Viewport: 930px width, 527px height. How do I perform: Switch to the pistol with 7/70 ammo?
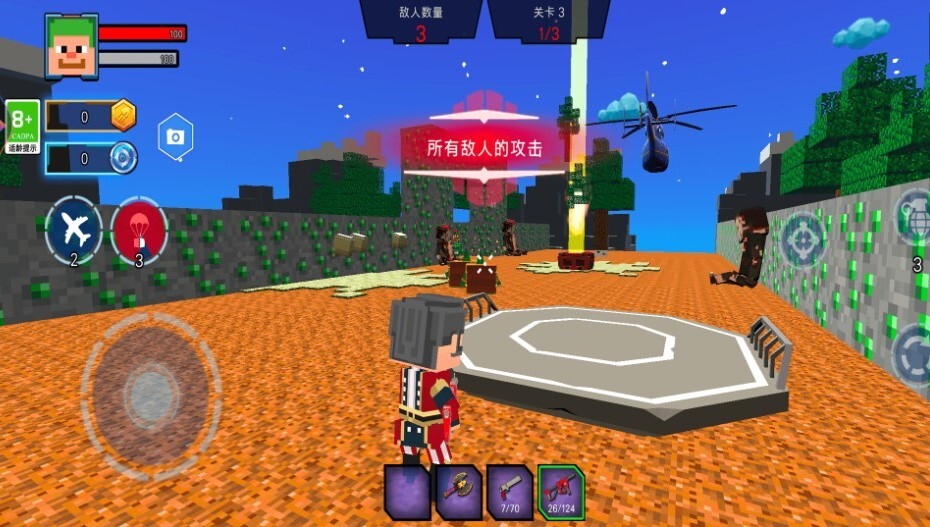510,491
